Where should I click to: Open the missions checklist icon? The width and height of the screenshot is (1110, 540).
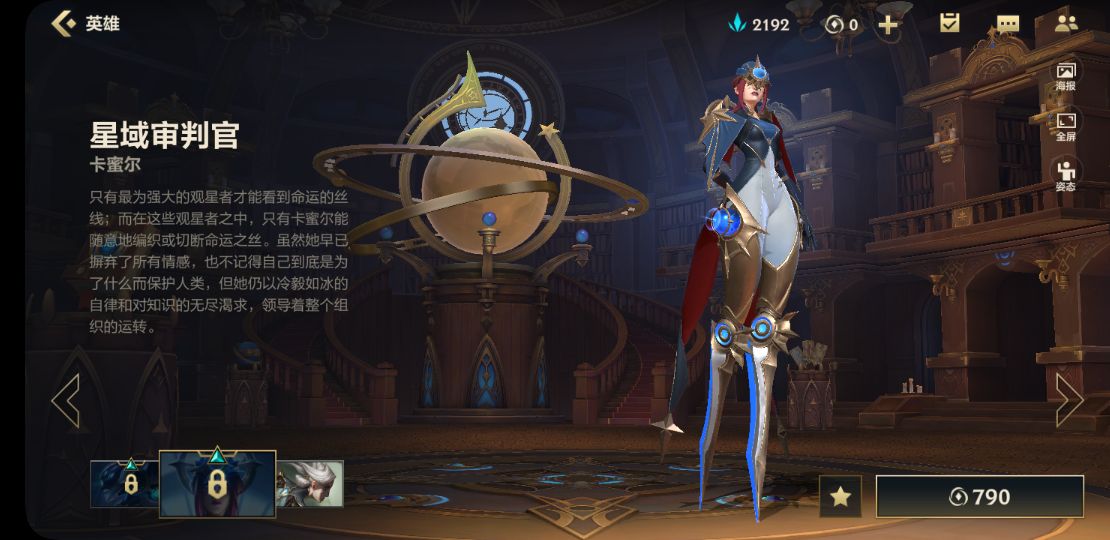tap(949, 23)
